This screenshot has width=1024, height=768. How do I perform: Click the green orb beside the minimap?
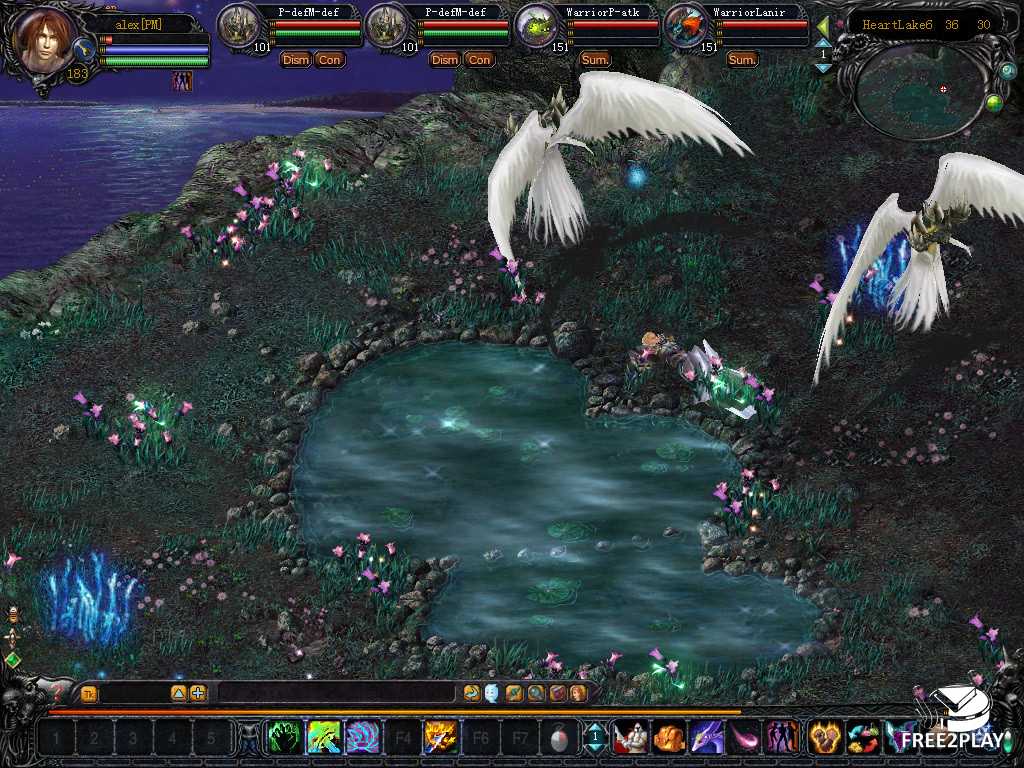click(x=993, y=101)
